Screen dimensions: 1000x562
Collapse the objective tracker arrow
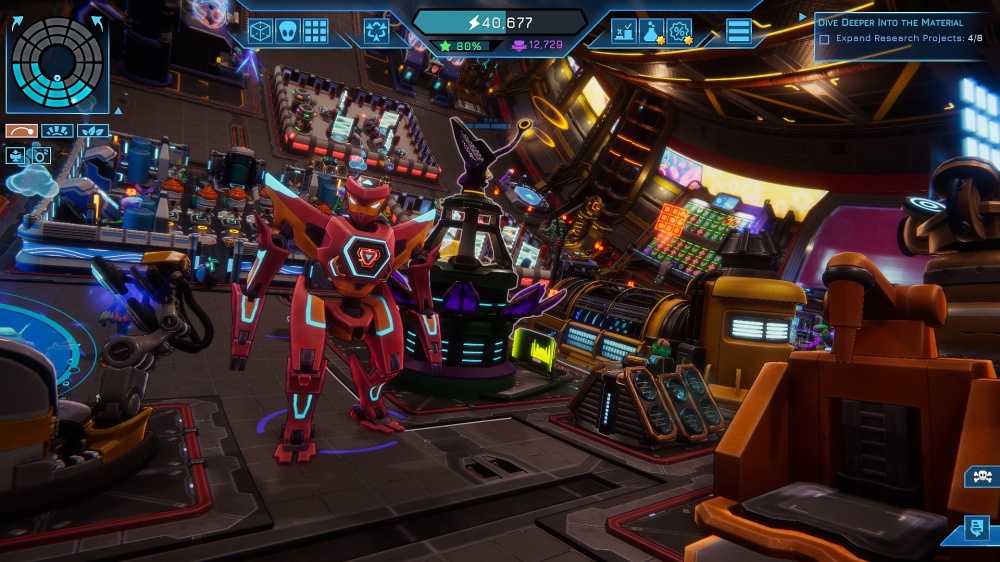[x=802, y=17]
